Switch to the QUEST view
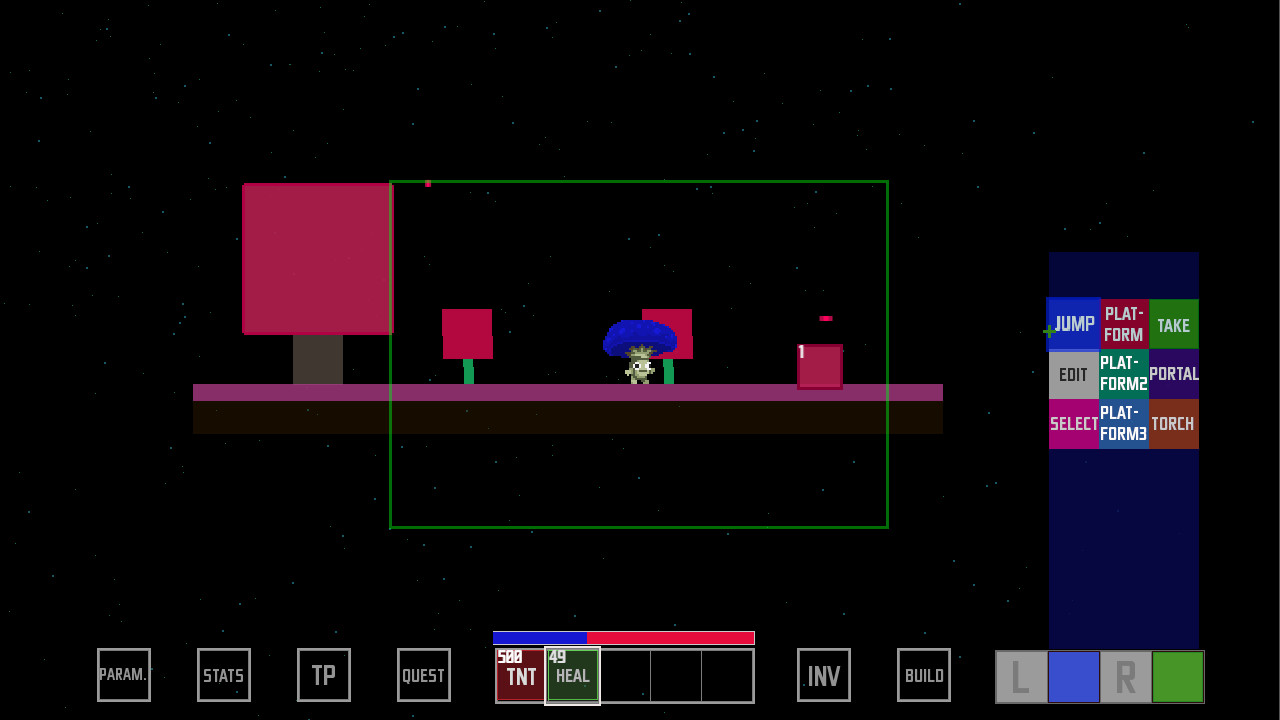This screenshot has width=1280, height=720. pos(423,675)
